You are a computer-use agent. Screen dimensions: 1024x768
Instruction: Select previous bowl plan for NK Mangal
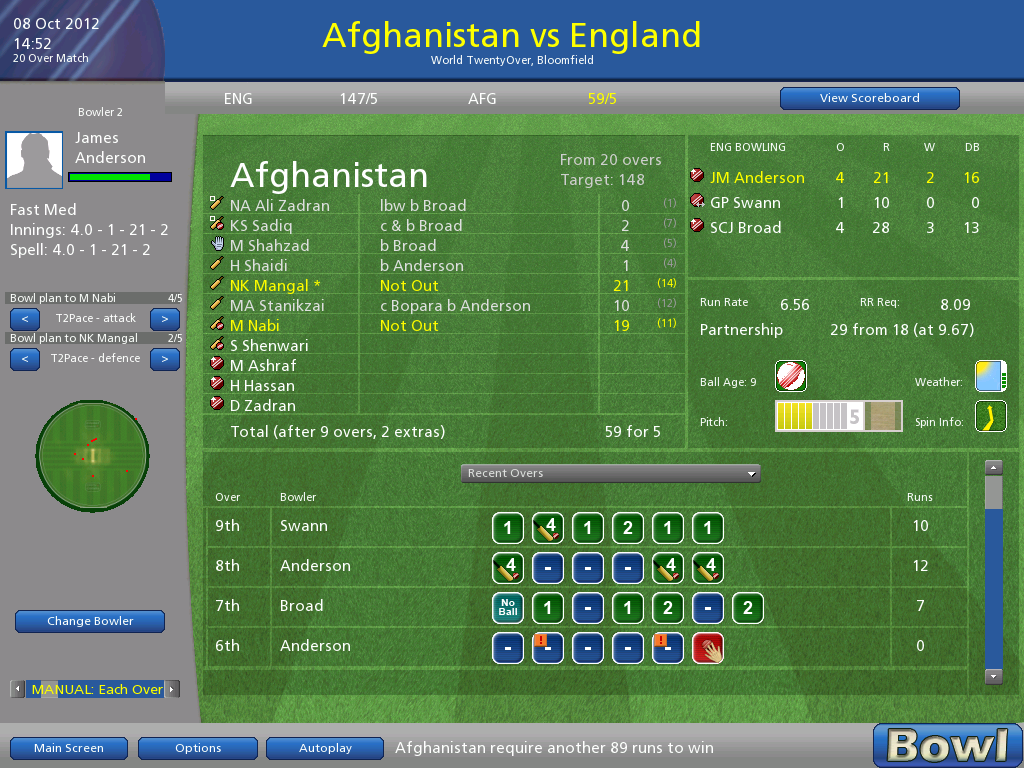pyautogui.click(x=24, y=359)
